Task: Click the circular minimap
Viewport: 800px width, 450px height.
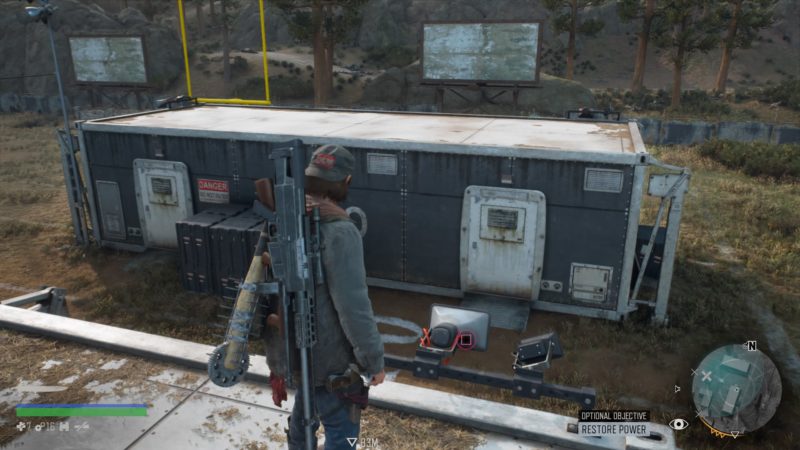Action: point(736,388)
